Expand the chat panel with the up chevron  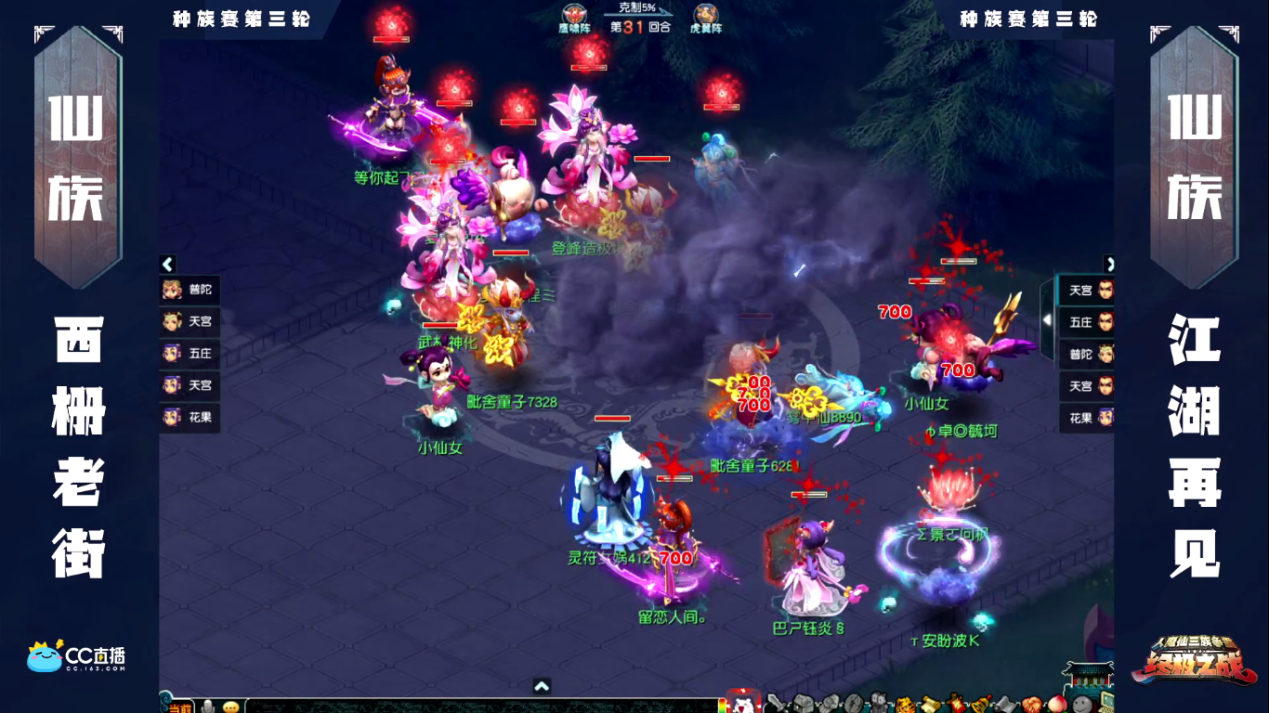tap(541, 686)
